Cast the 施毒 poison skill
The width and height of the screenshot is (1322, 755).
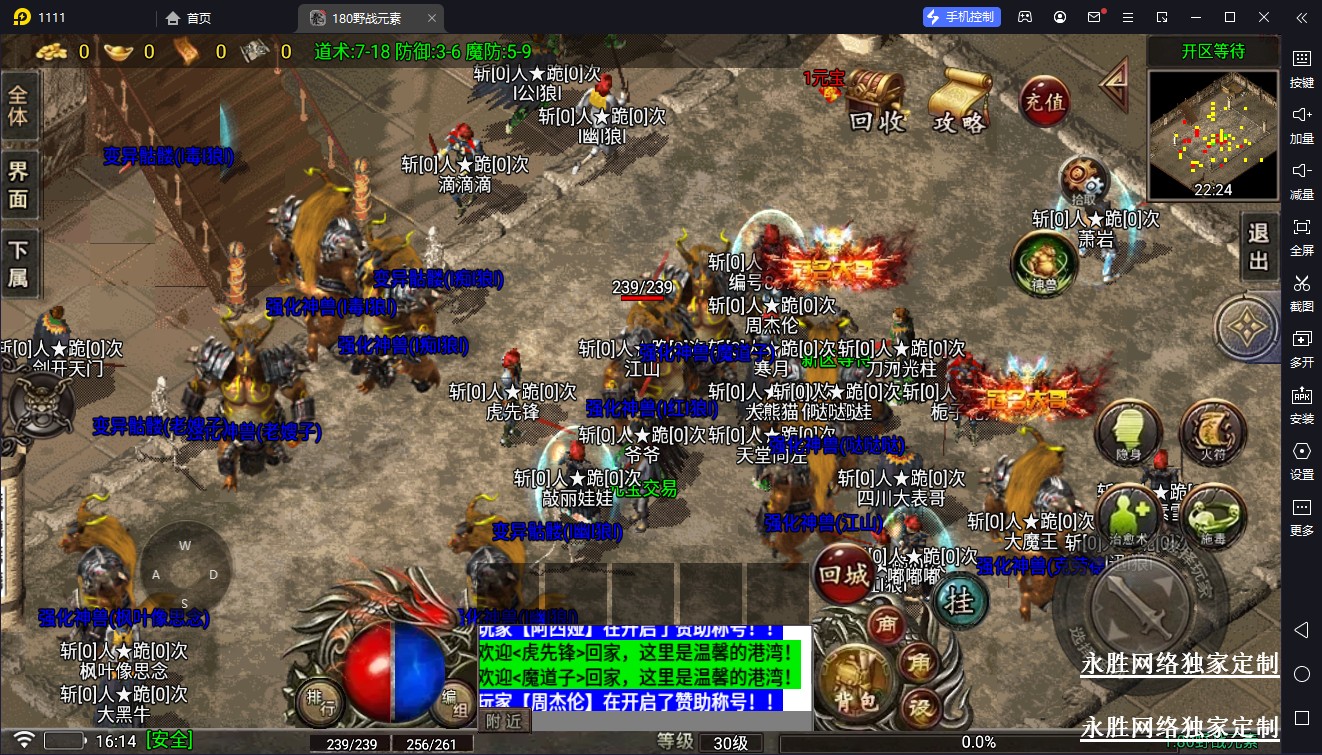click(1212, 516)
